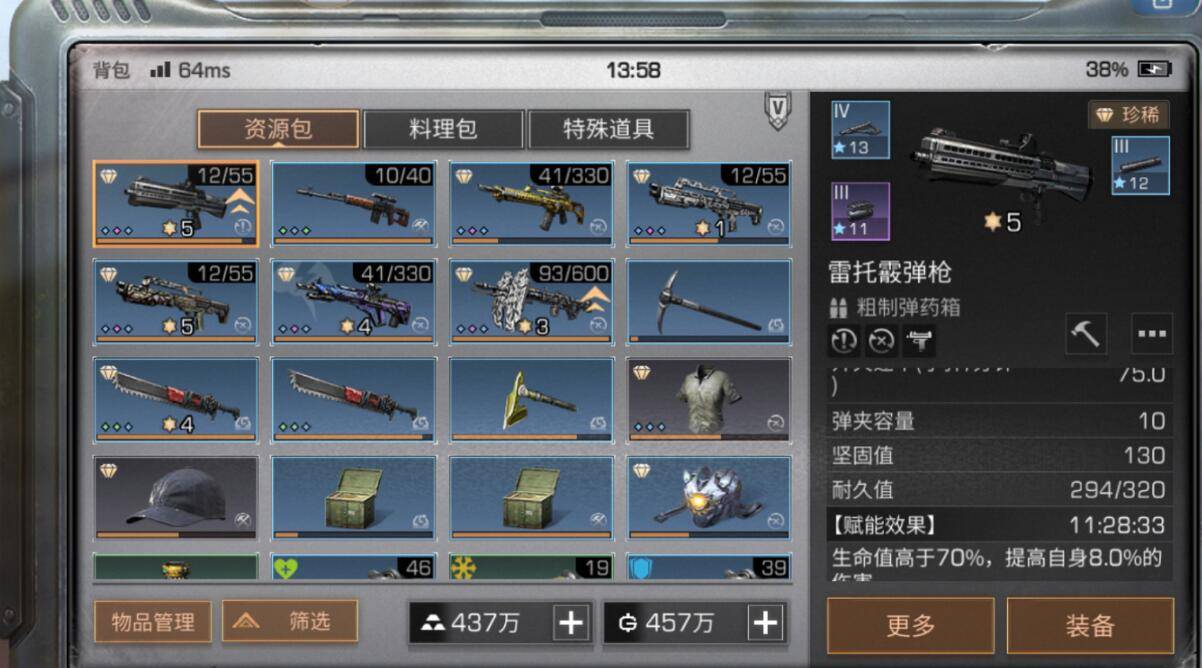Choose the black baseball cap slot
The image size is (1202, 668).
click(x=176, y=498)
